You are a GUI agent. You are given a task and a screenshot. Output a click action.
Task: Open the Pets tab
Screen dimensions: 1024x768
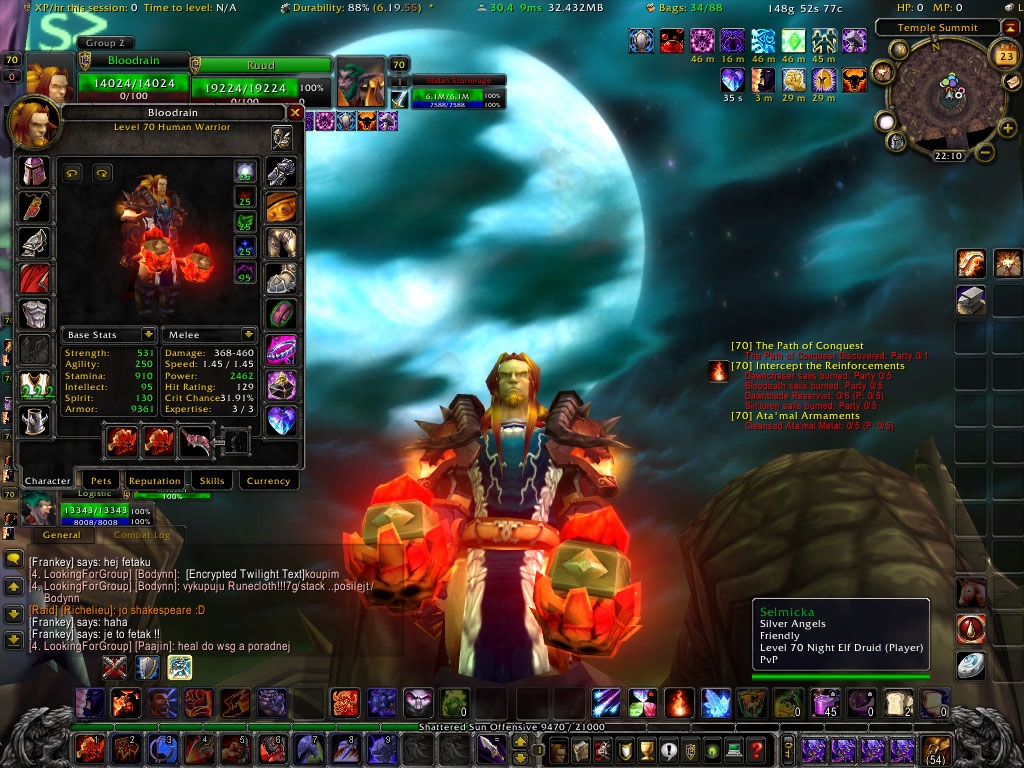tap(98, 481)
